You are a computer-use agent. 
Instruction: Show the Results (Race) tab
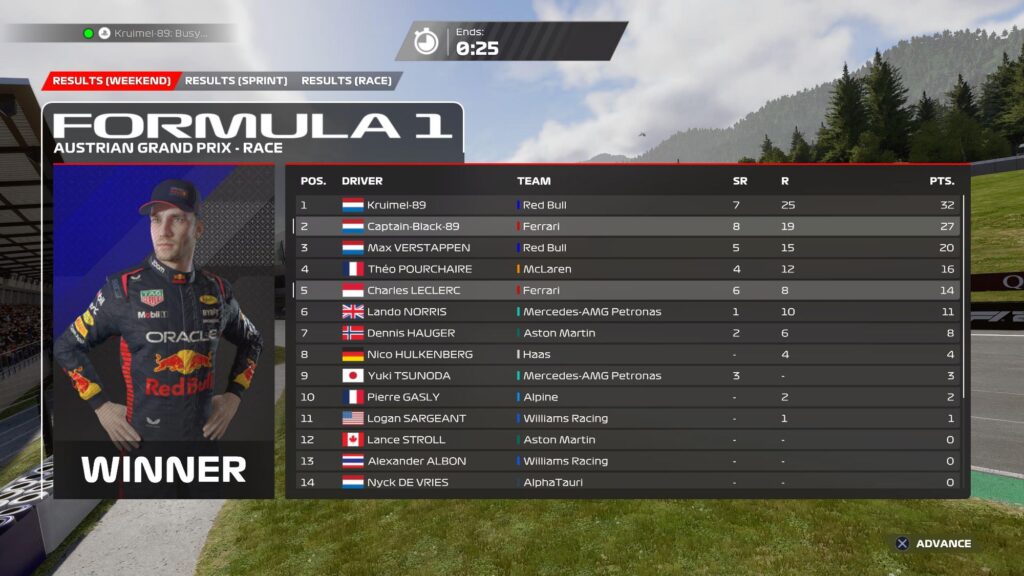point(346,81)
